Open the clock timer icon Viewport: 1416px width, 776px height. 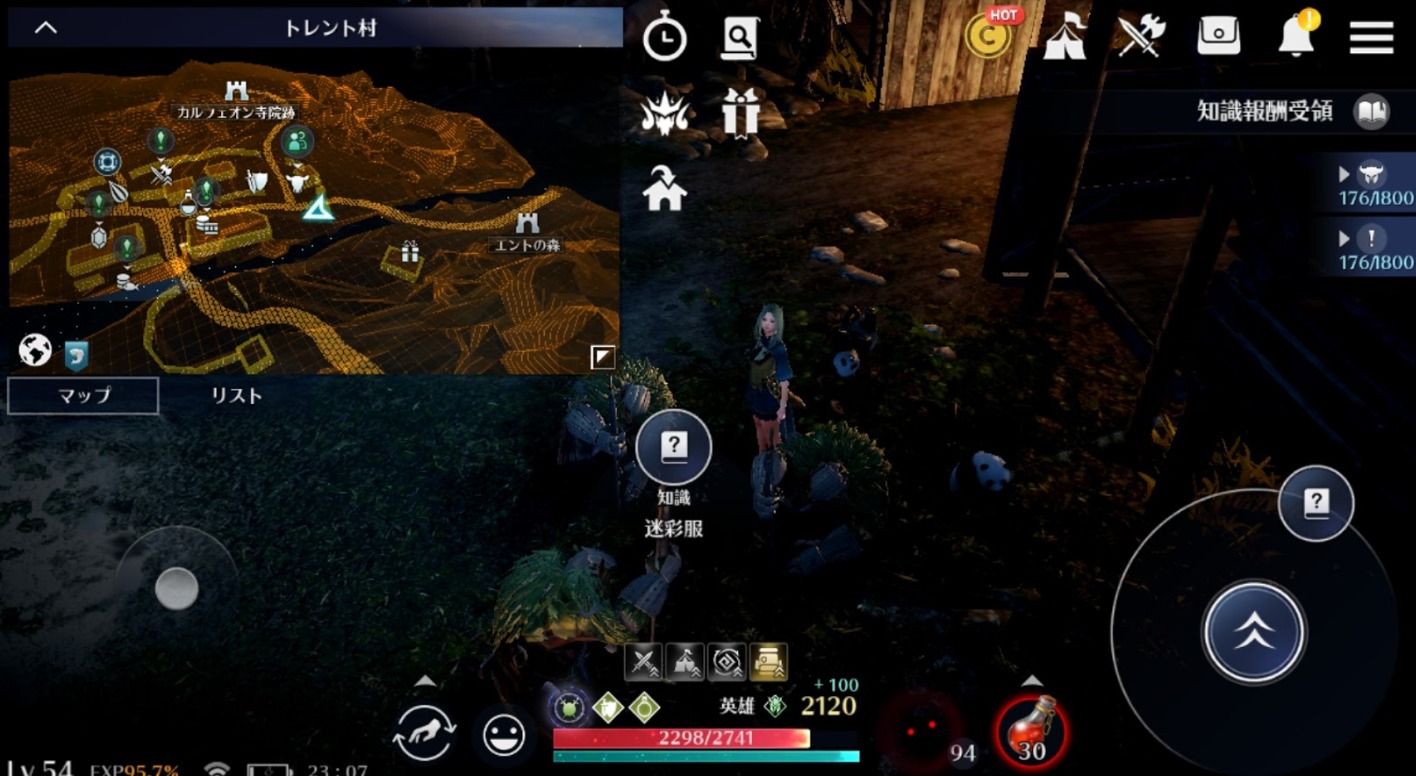click(664, 39)
